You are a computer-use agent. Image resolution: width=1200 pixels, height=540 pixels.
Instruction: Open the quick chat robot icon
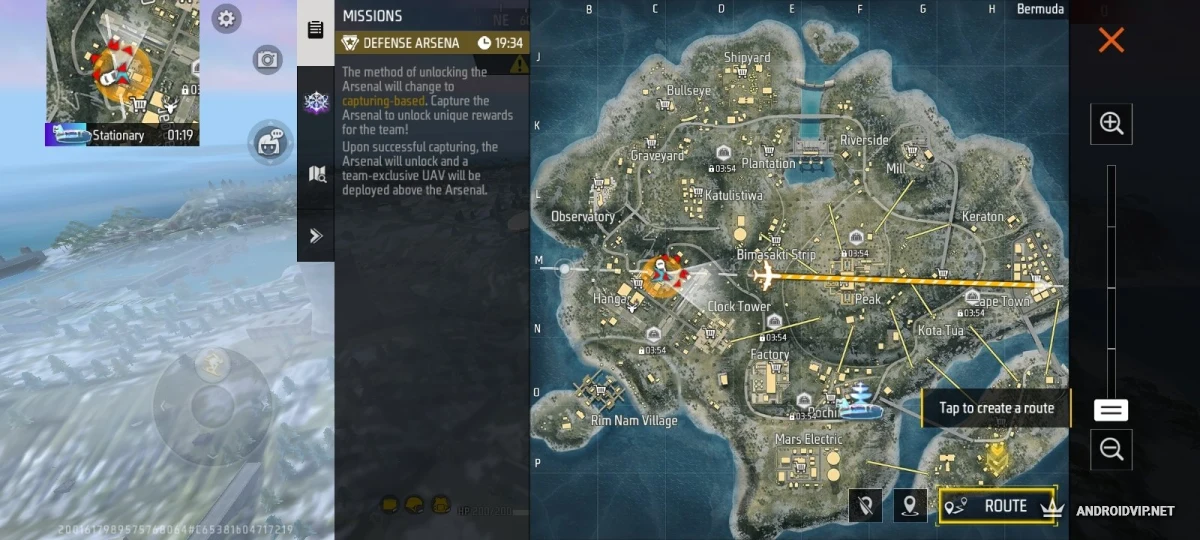point(267,141)
